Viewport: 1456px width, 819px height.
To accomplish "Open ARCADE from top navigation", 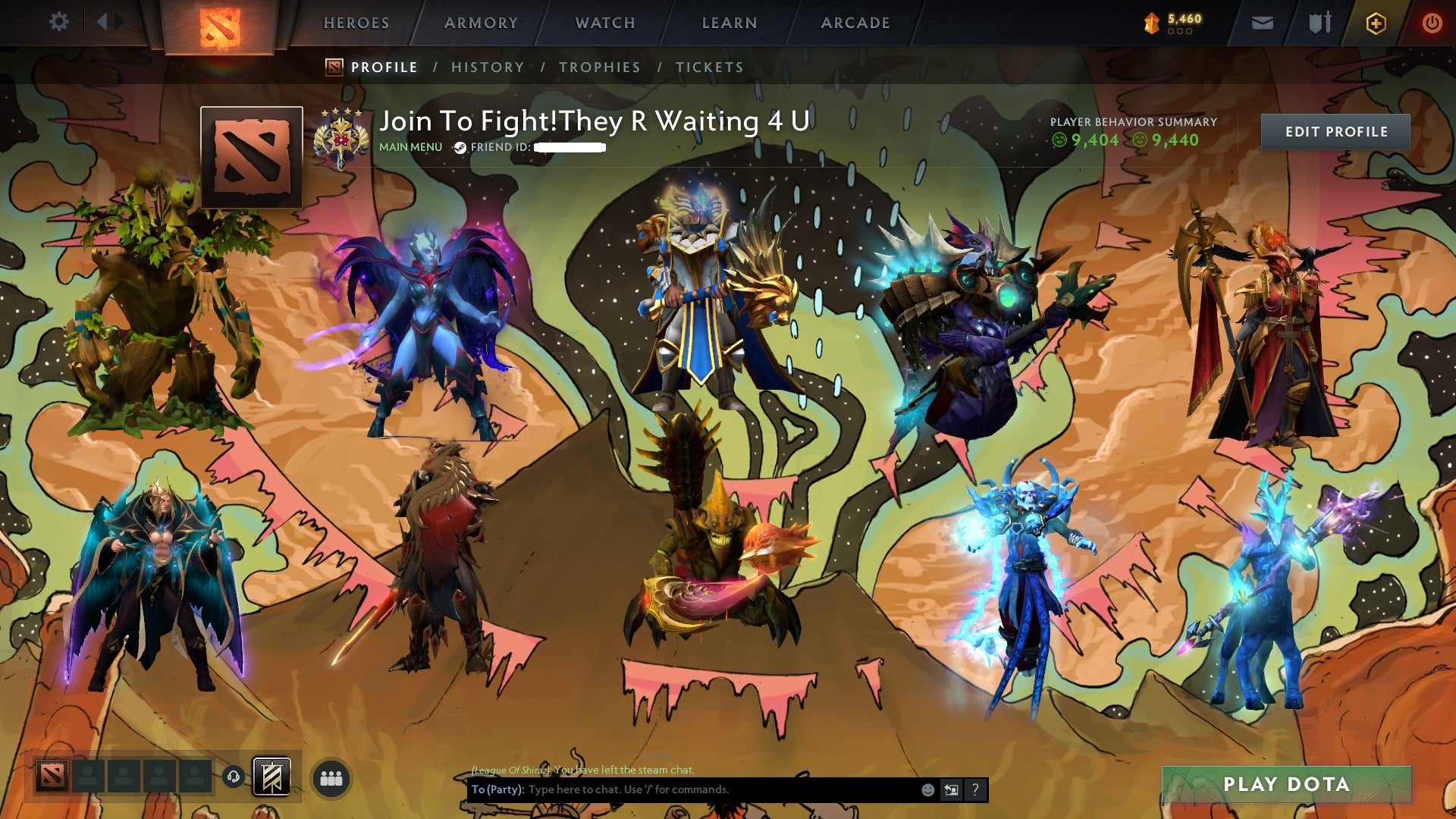I will (x=855, y=23).
